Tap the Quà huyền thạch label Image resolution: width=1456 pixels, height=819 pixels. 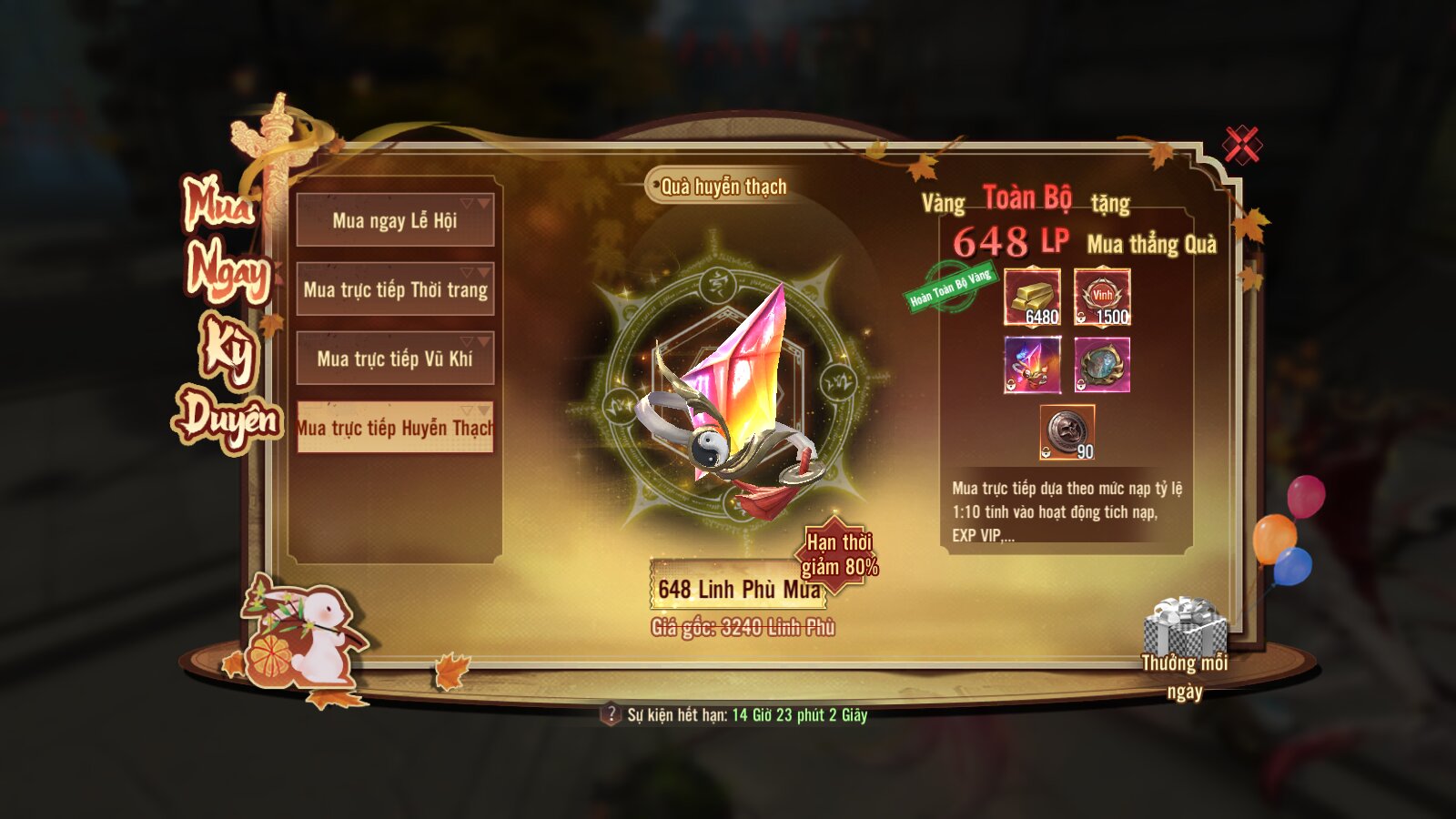pos(723,187)
